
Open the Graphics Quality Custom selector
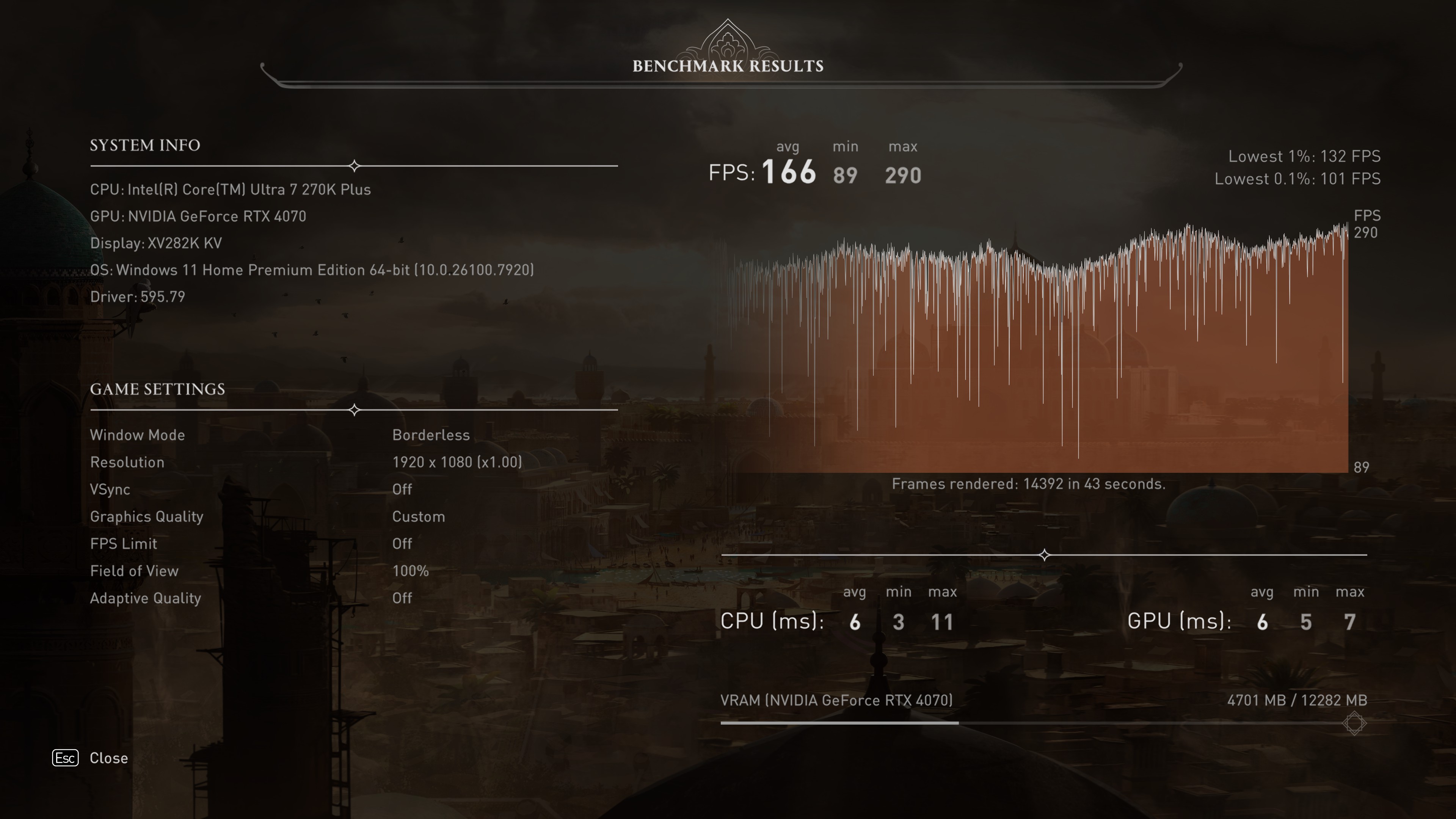418,516
